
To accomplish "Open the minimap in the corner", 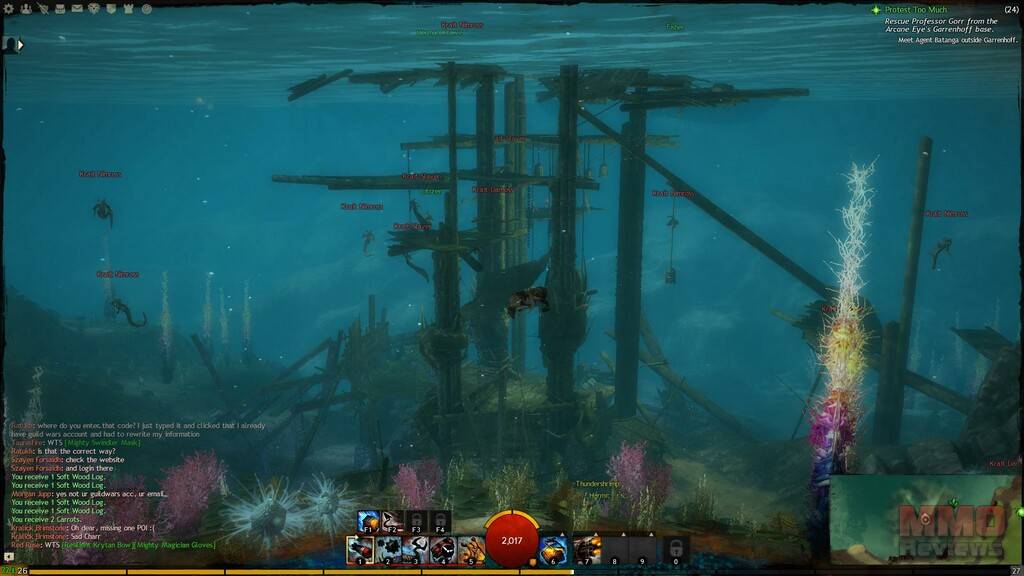I will [x=926, y=520].
